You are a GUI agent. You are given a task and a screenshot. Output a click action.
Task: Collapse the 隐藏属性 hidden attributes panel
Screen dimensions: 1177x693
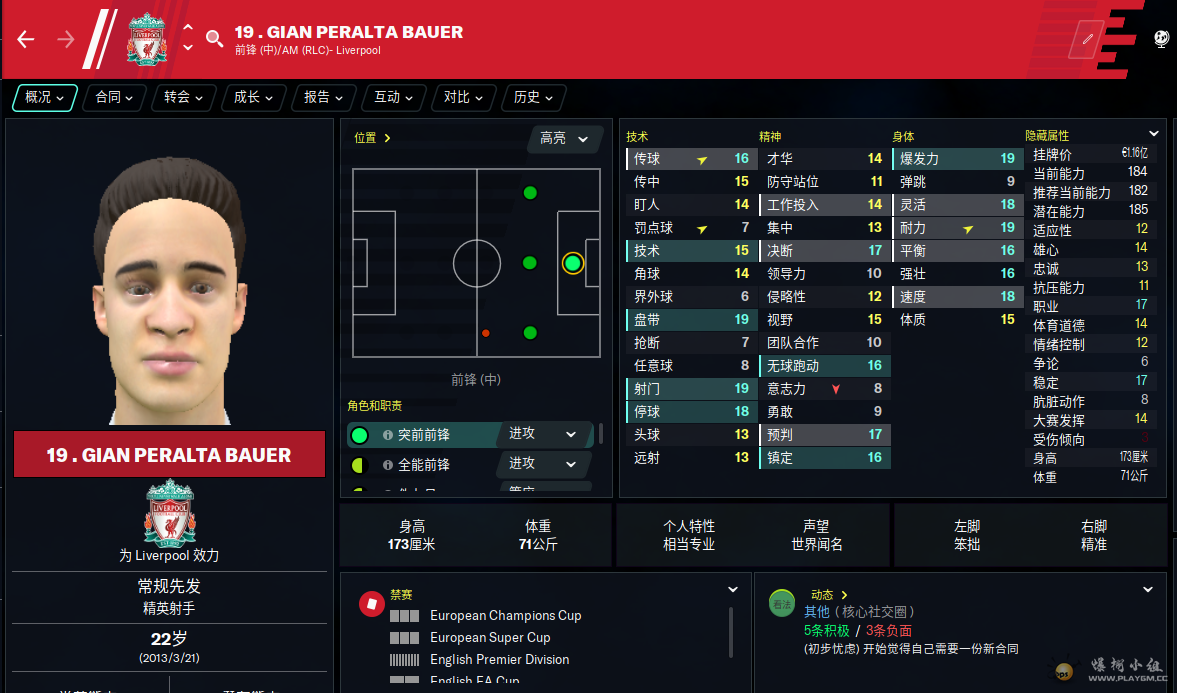(x=1154, y=134)
